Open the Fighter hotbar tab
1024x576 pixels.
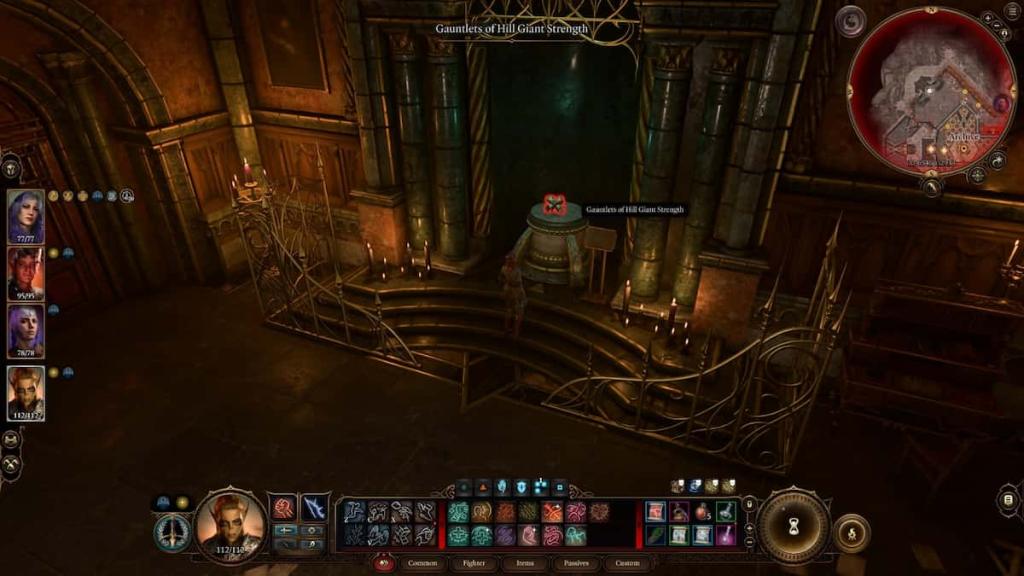pos(474,563)
